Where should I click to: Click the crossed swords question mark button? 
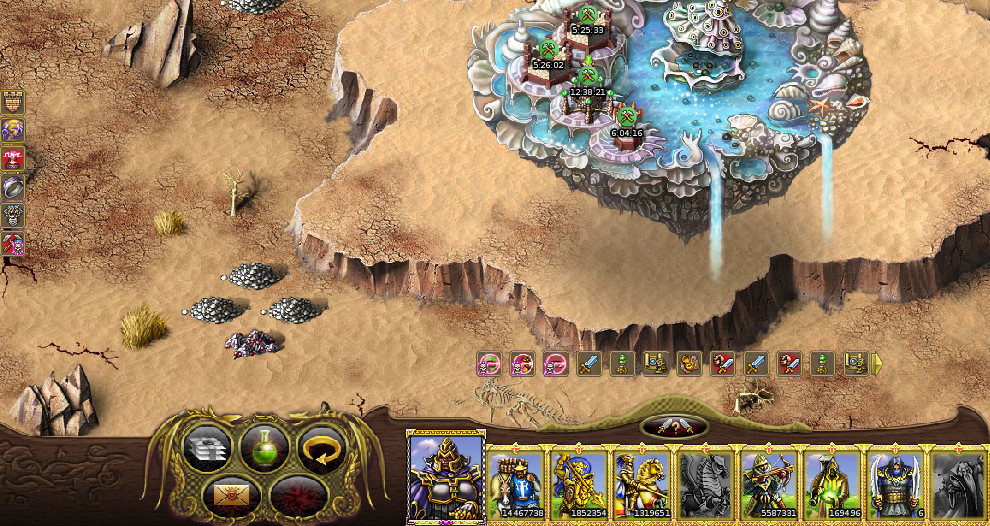click(674, 427)
